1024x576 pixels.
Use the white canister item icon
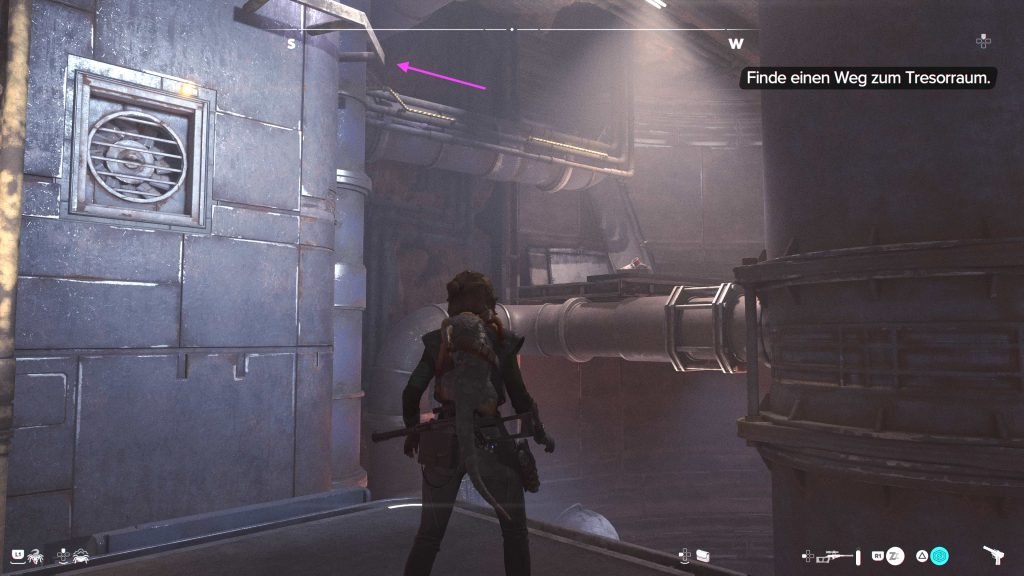pyautogui.click(x=702, y=554)
